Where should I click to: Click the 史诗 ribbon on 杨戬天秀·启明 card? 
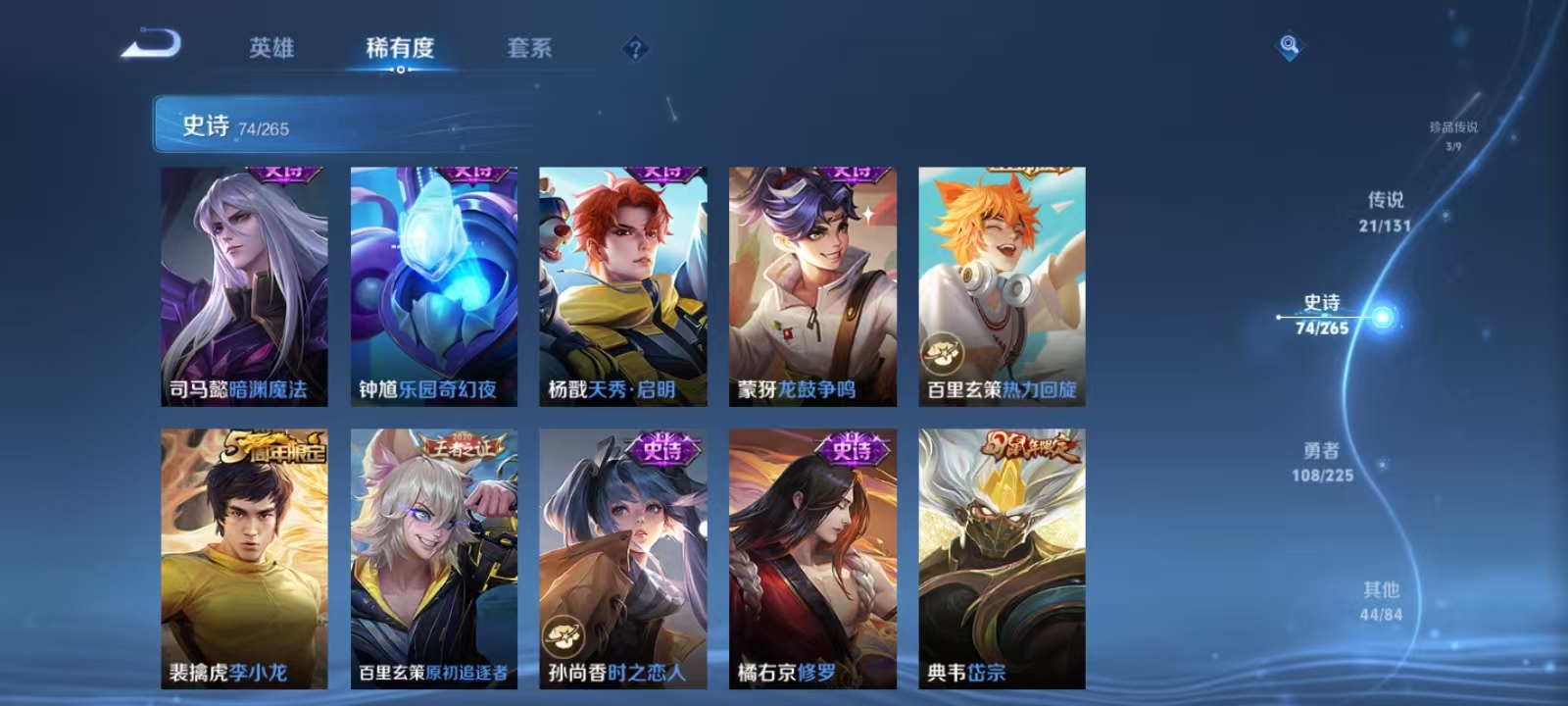(x=665, y=172)
